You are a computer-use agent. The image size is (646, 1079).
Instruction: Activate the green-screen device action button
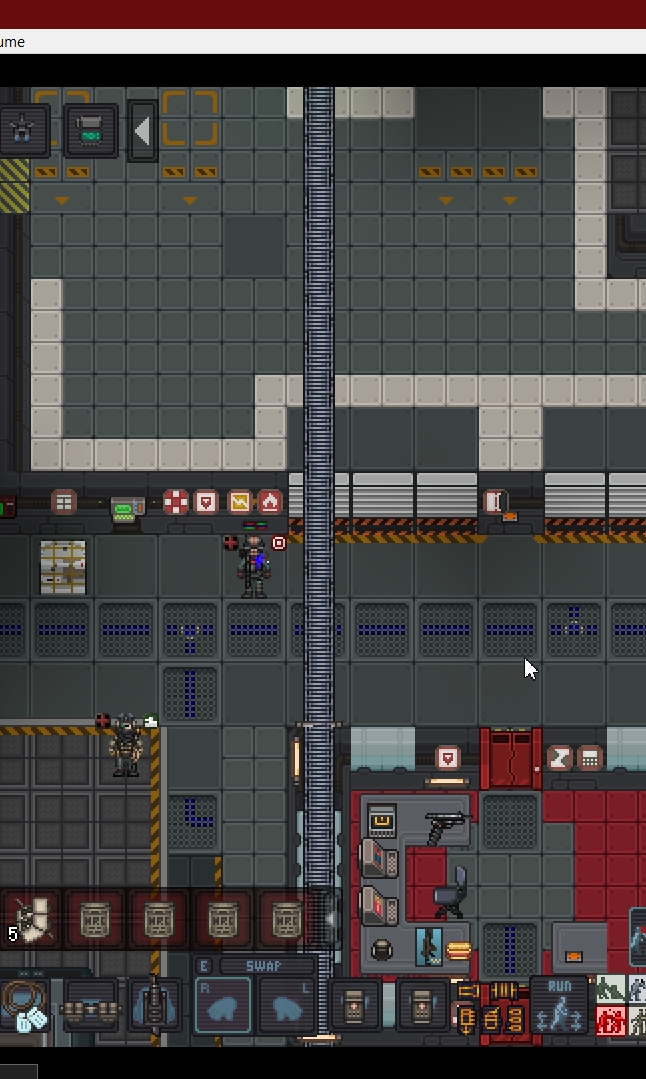[90, 131]
